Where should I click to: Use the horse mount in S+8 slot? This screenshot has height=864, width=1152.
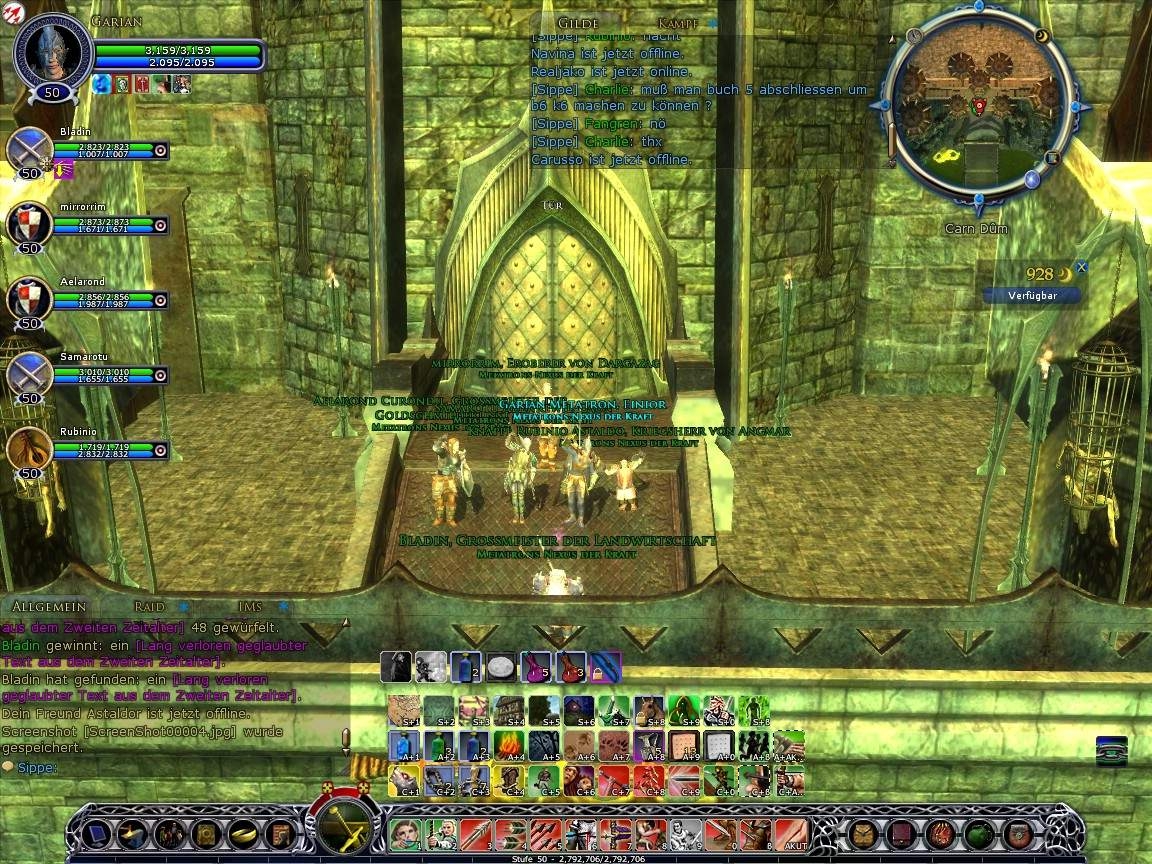click(649, 710)
